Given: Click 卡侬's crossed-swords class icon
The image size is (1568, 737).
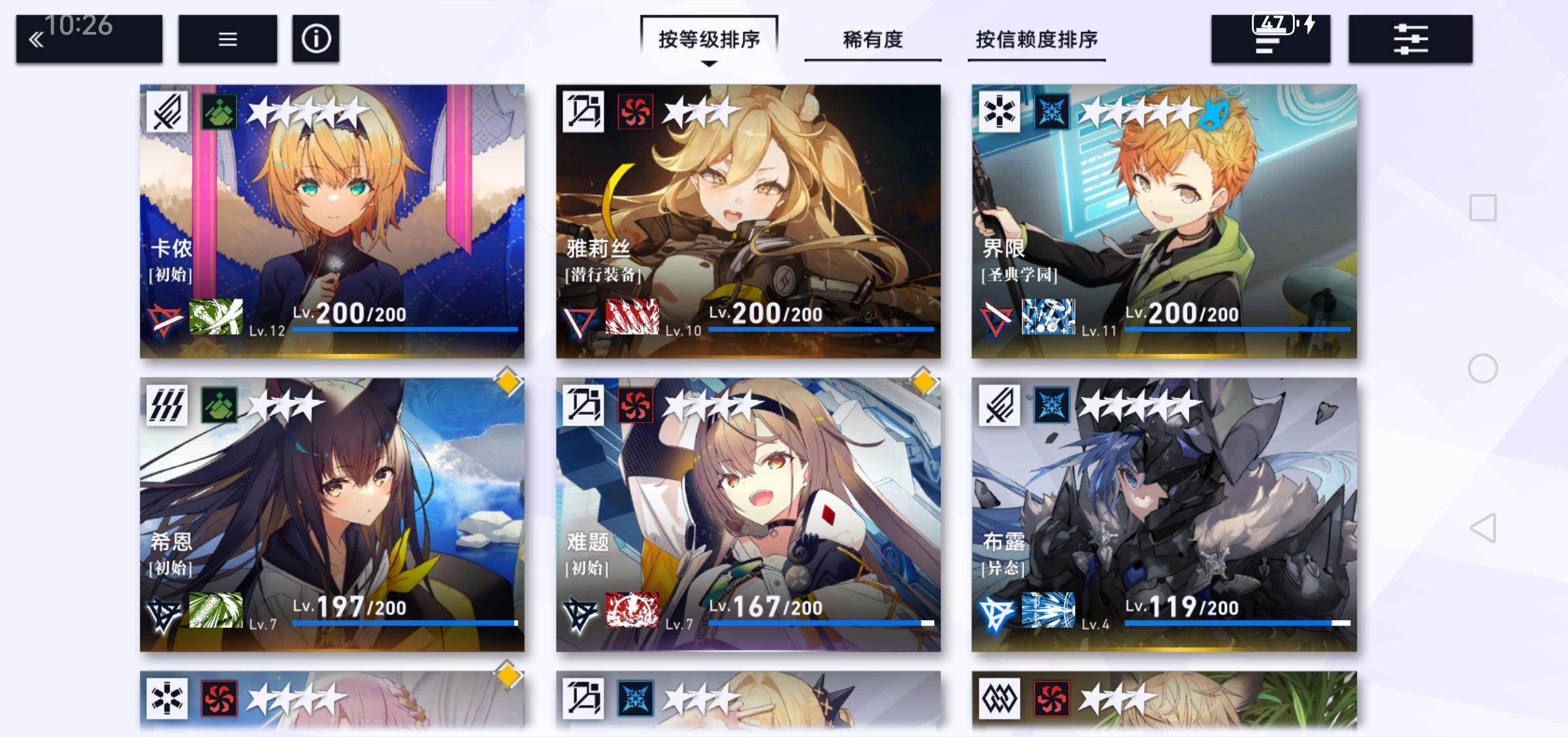Looking at the screenshot, I should click(x=167, y=112).
